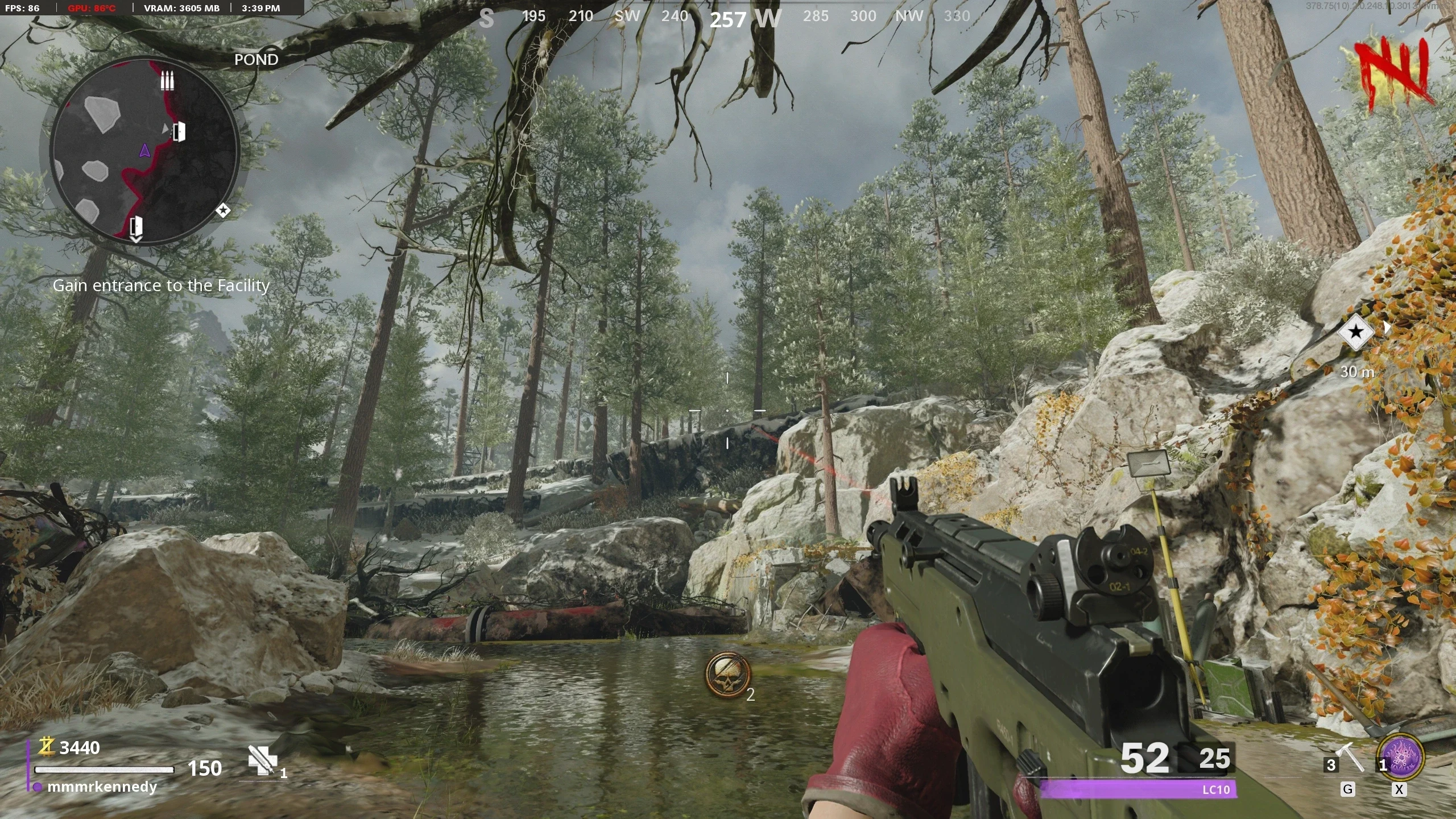Viewport: 1456px width, 819px height.
Task: Select the ammo marker on the minimap
Action: 166,81
